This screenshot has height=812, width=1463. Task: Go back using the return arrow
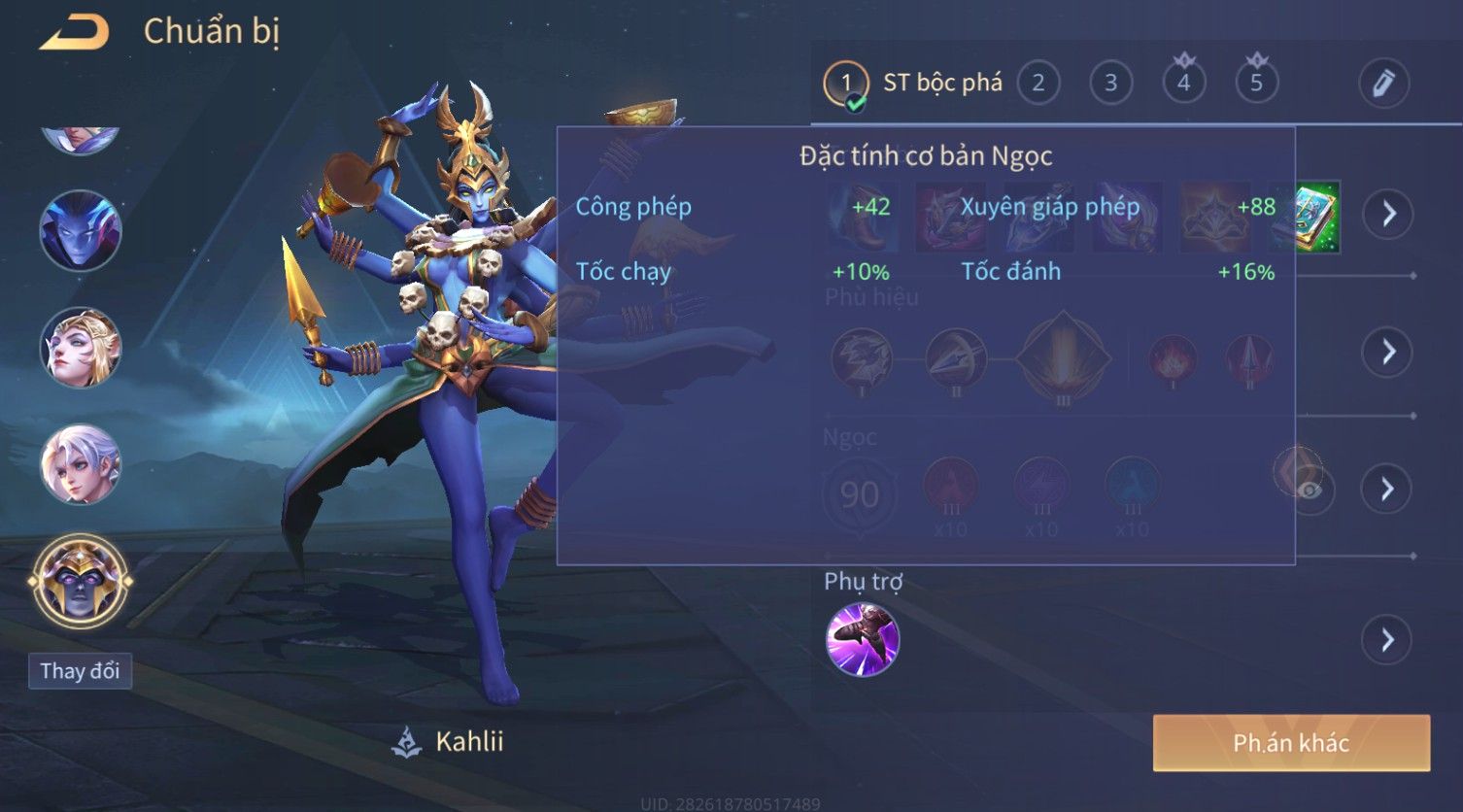tap(74, 32)
